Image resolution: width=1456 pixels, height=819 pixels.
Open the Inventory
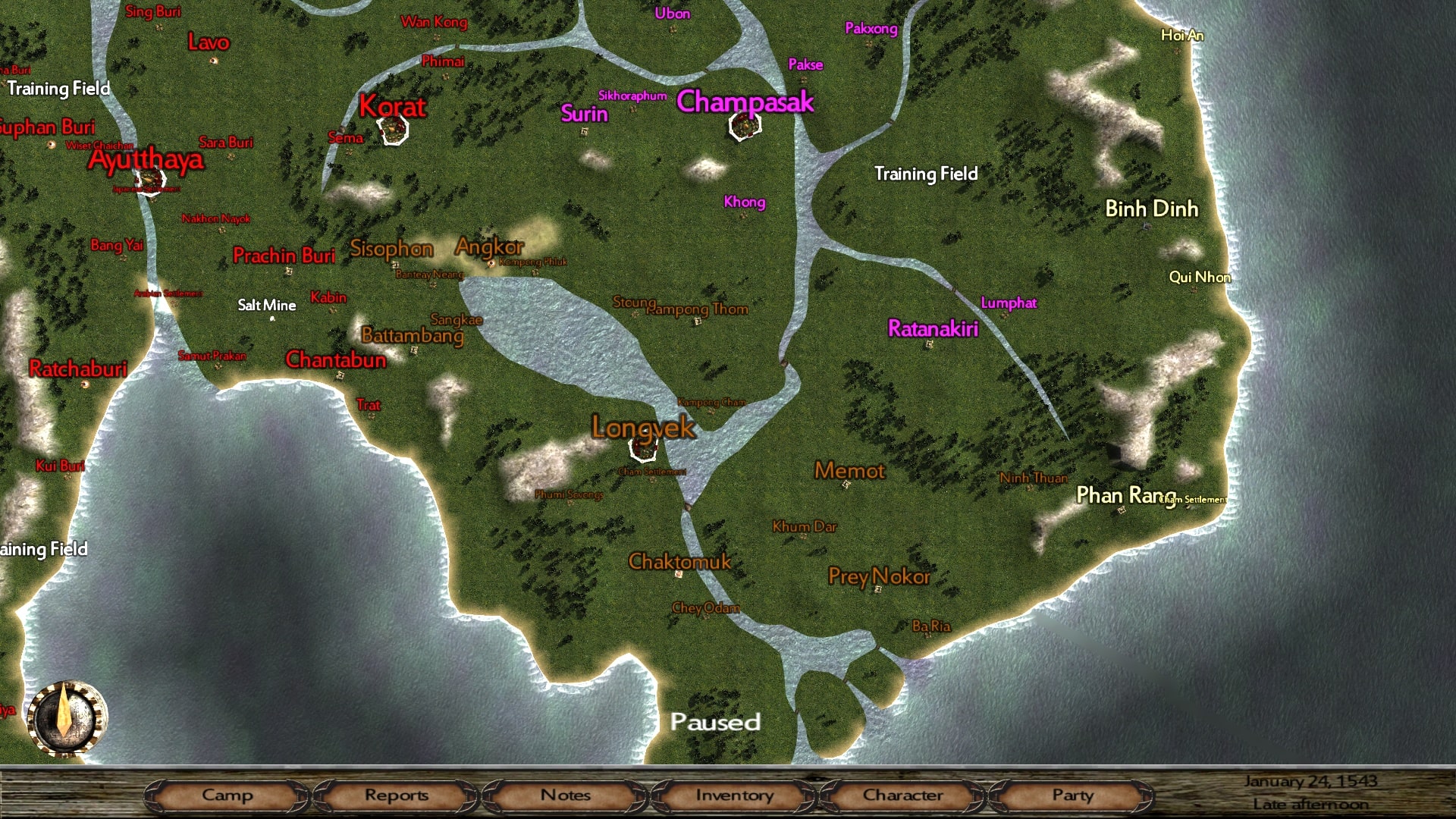[x=734, y=795]
